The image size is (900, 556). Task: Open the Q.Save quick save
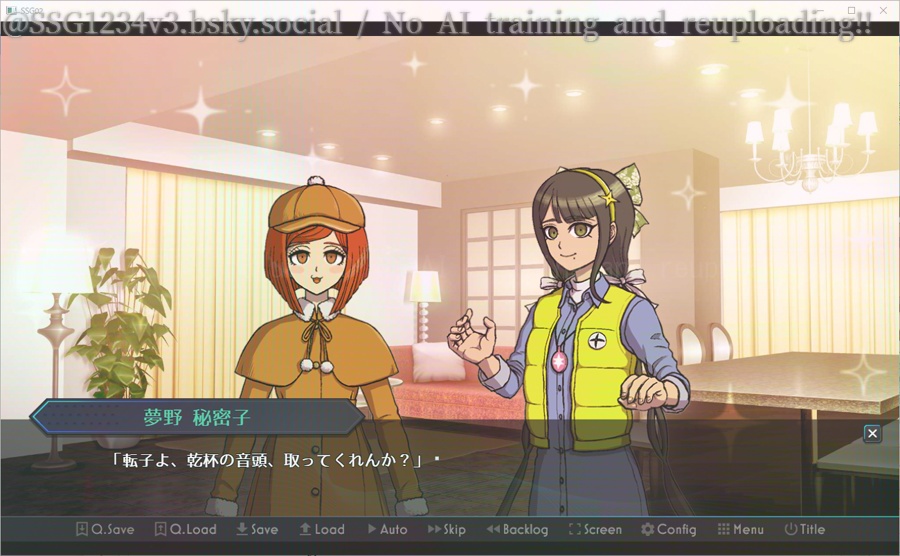pos(105,529)
